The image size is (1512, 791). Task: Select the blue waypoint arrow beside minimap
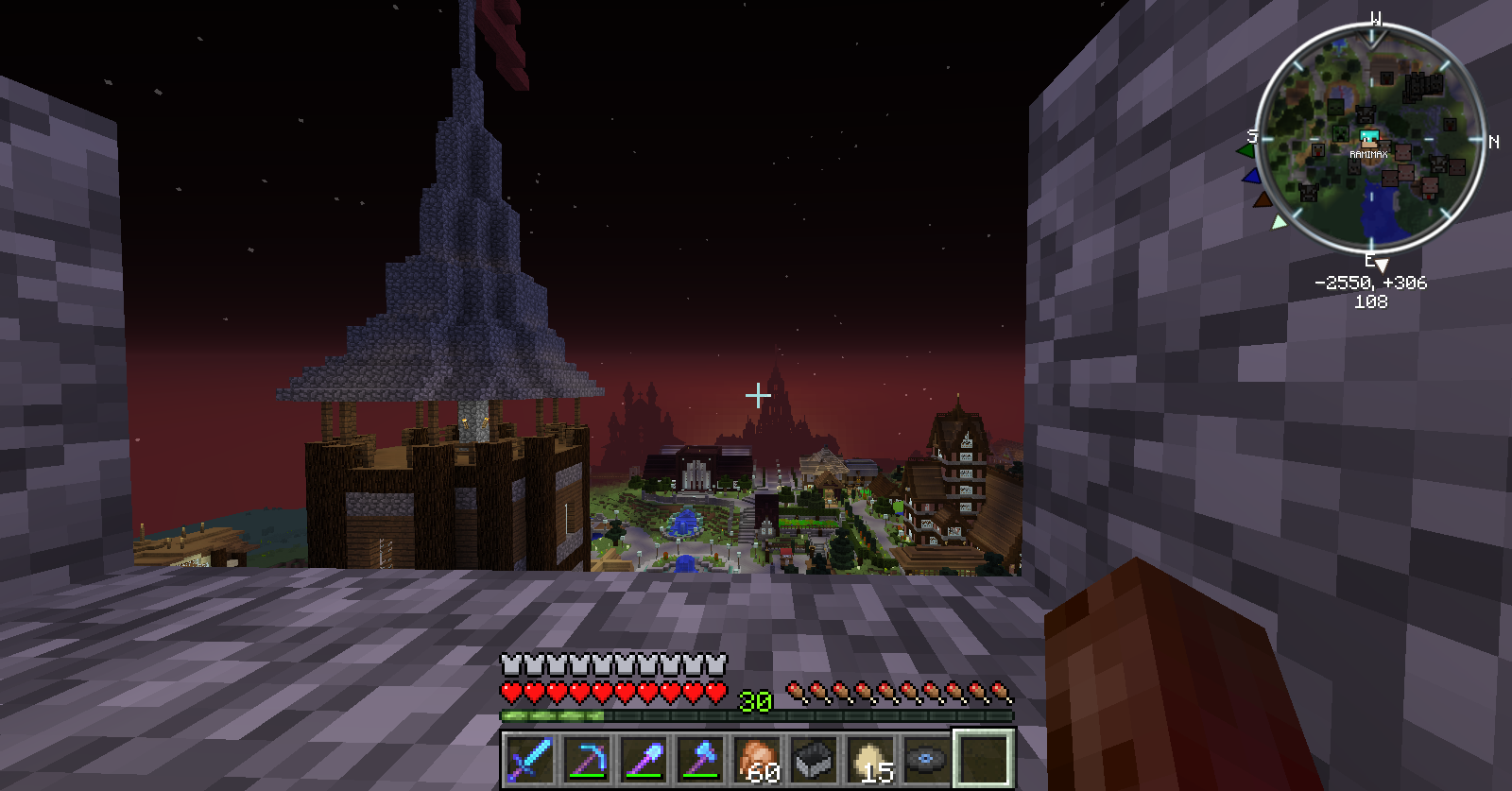(1251, 176)
